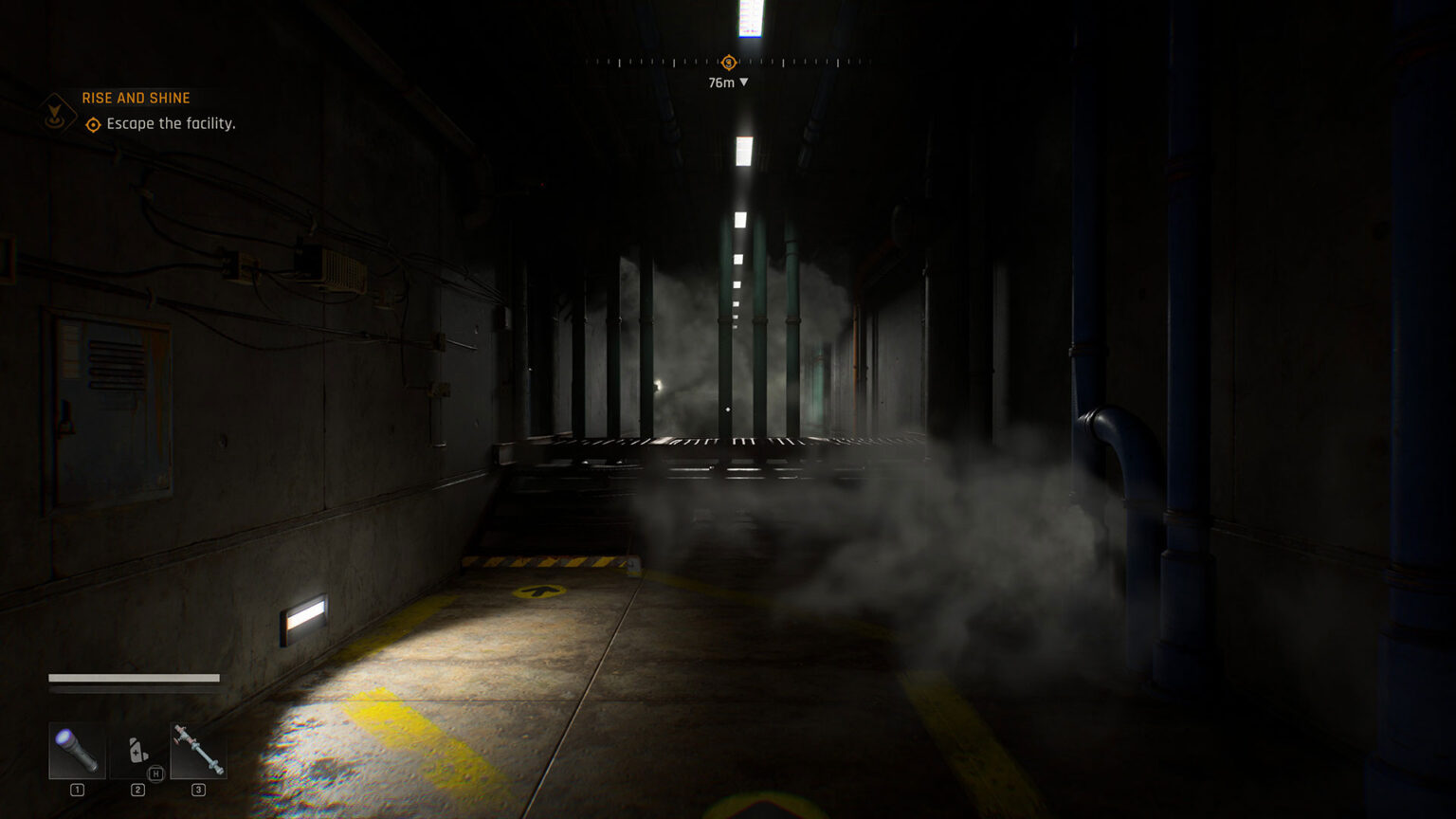Screen dimensions: 1456x819
Task: Select the pipe weapon in slot 3
Action: click(198, 751)
